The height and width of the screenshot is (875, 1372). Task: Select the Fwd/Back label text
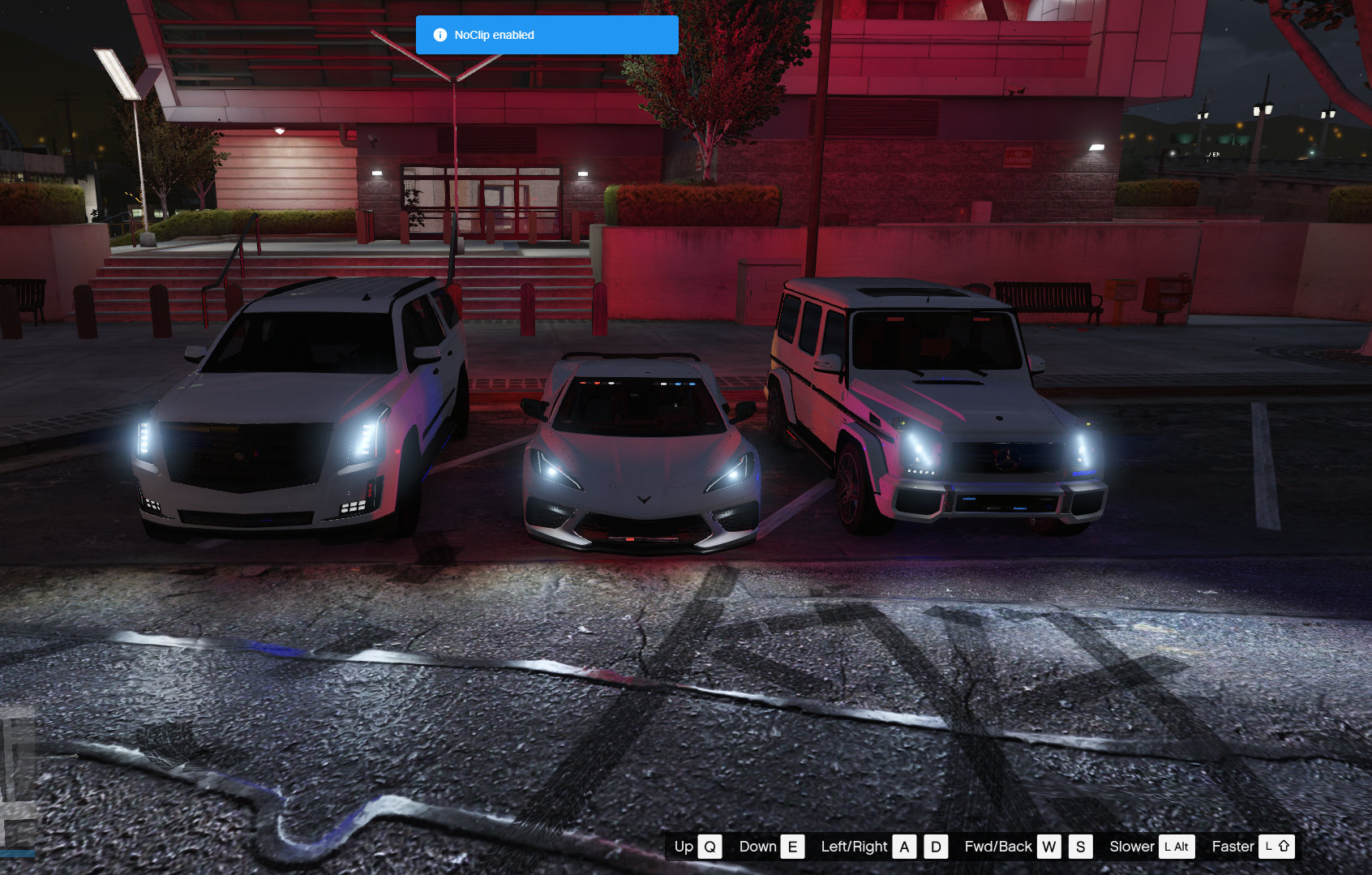pos(999,847)
